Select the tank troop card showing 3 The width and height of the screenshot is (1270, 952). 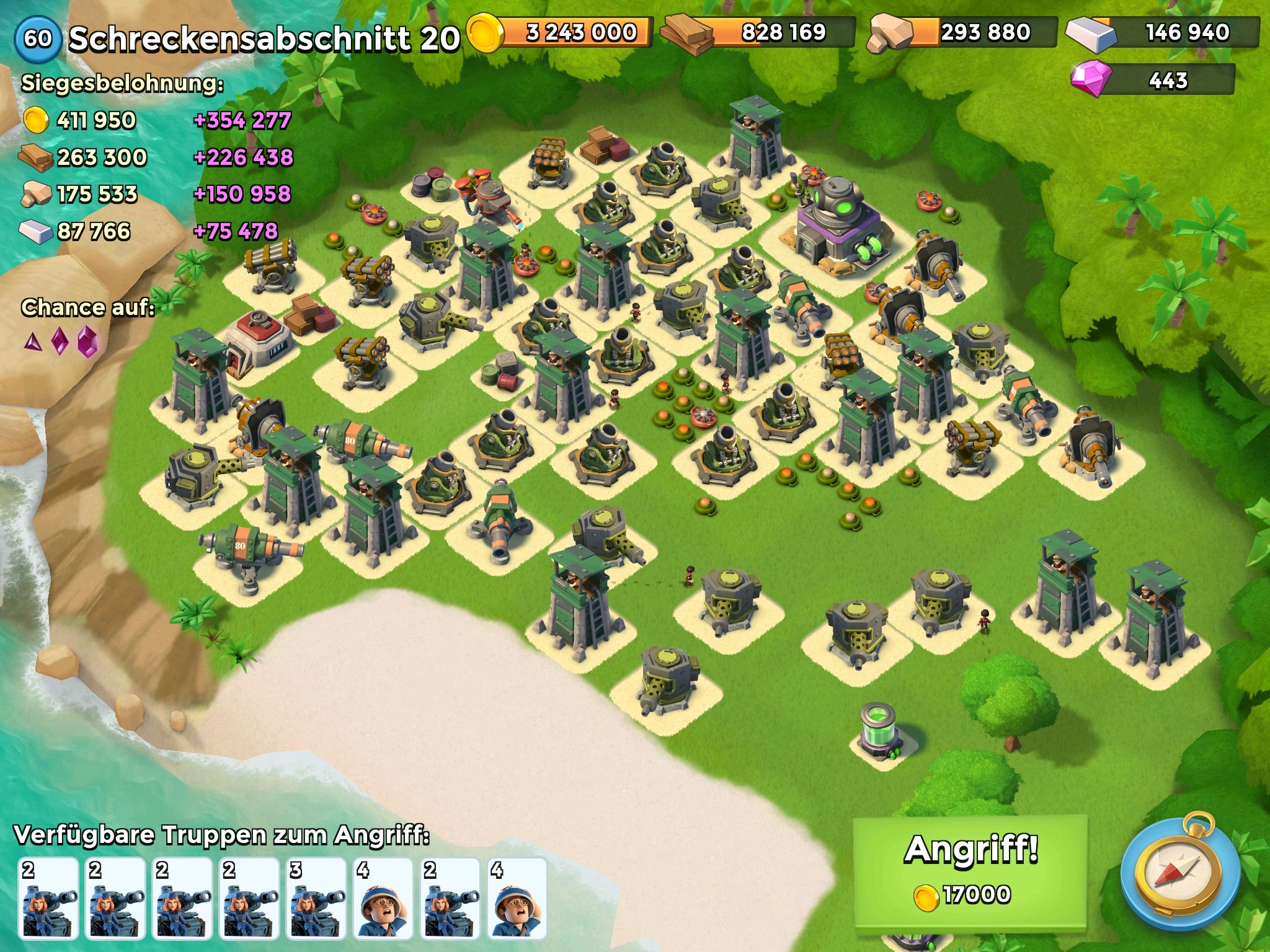pyautogui.click(x=316, y=897)
